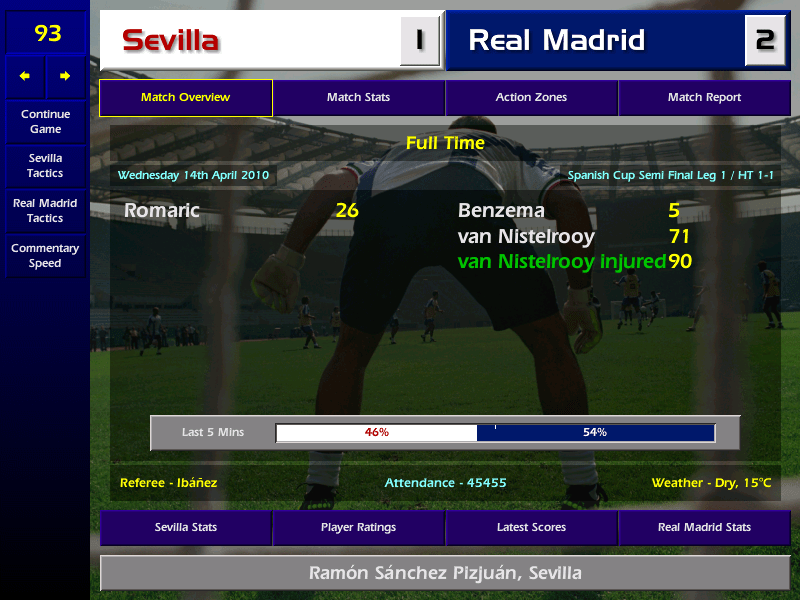800x600 pixels.
Task: Open Sevilla Stats
Action: pyautogui.click(x=186, y=527)
